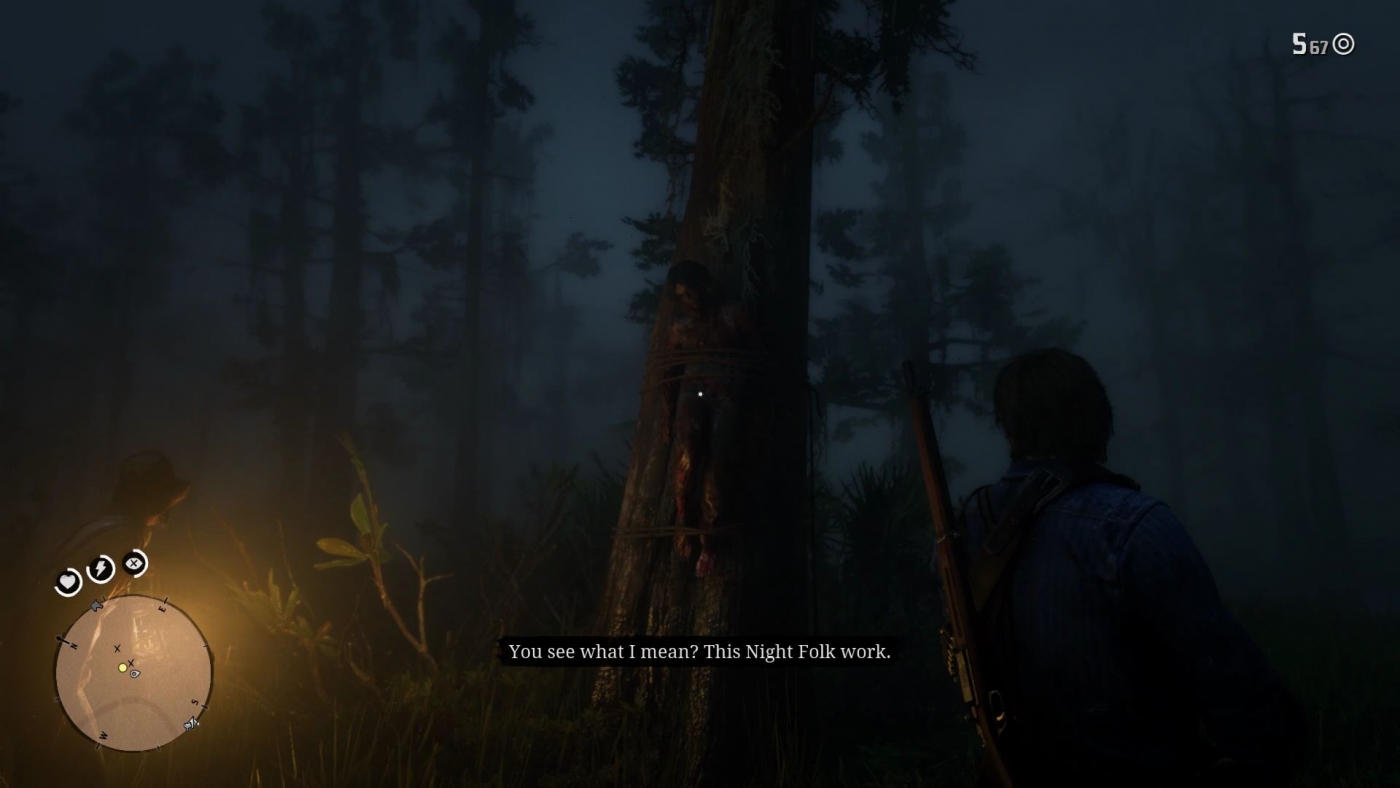
Task: Click the S compass letter on the minimap
Action: pos(194,701)
